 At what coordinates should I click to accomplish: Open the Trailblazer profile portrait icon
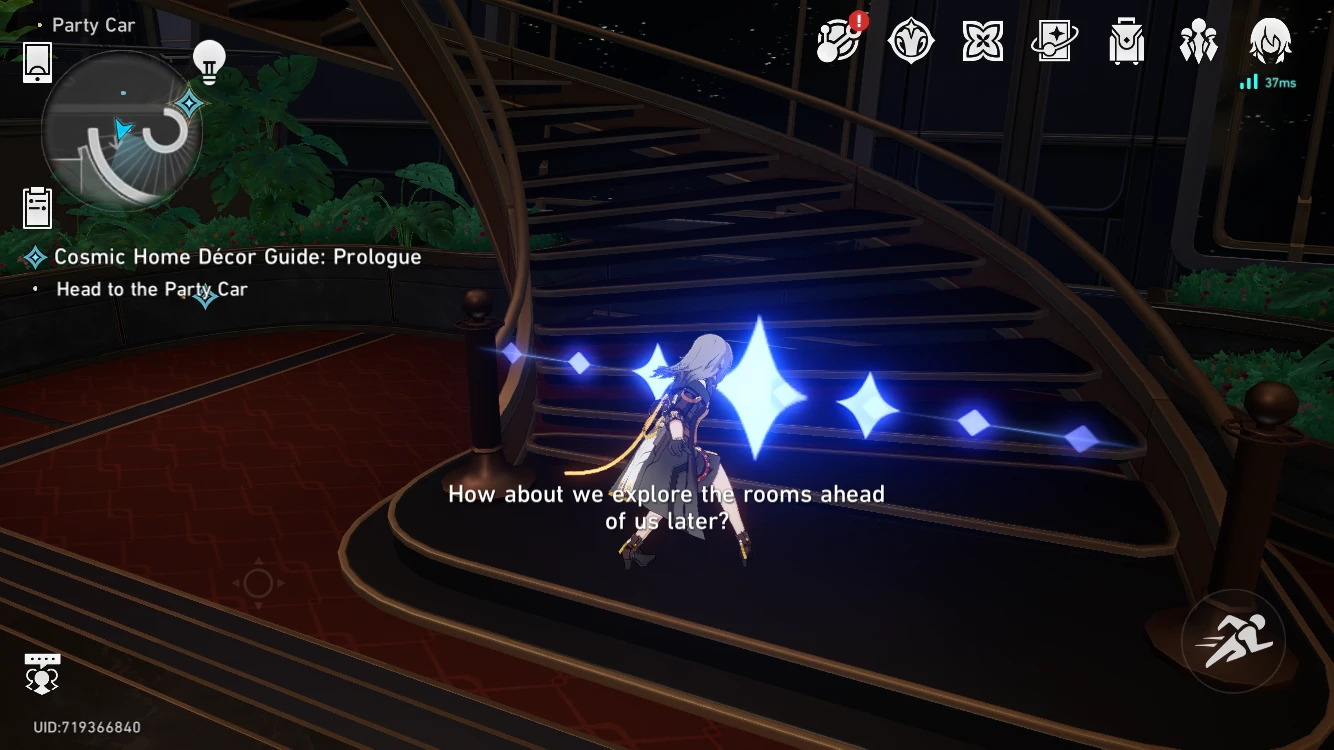click(1268, 41)
